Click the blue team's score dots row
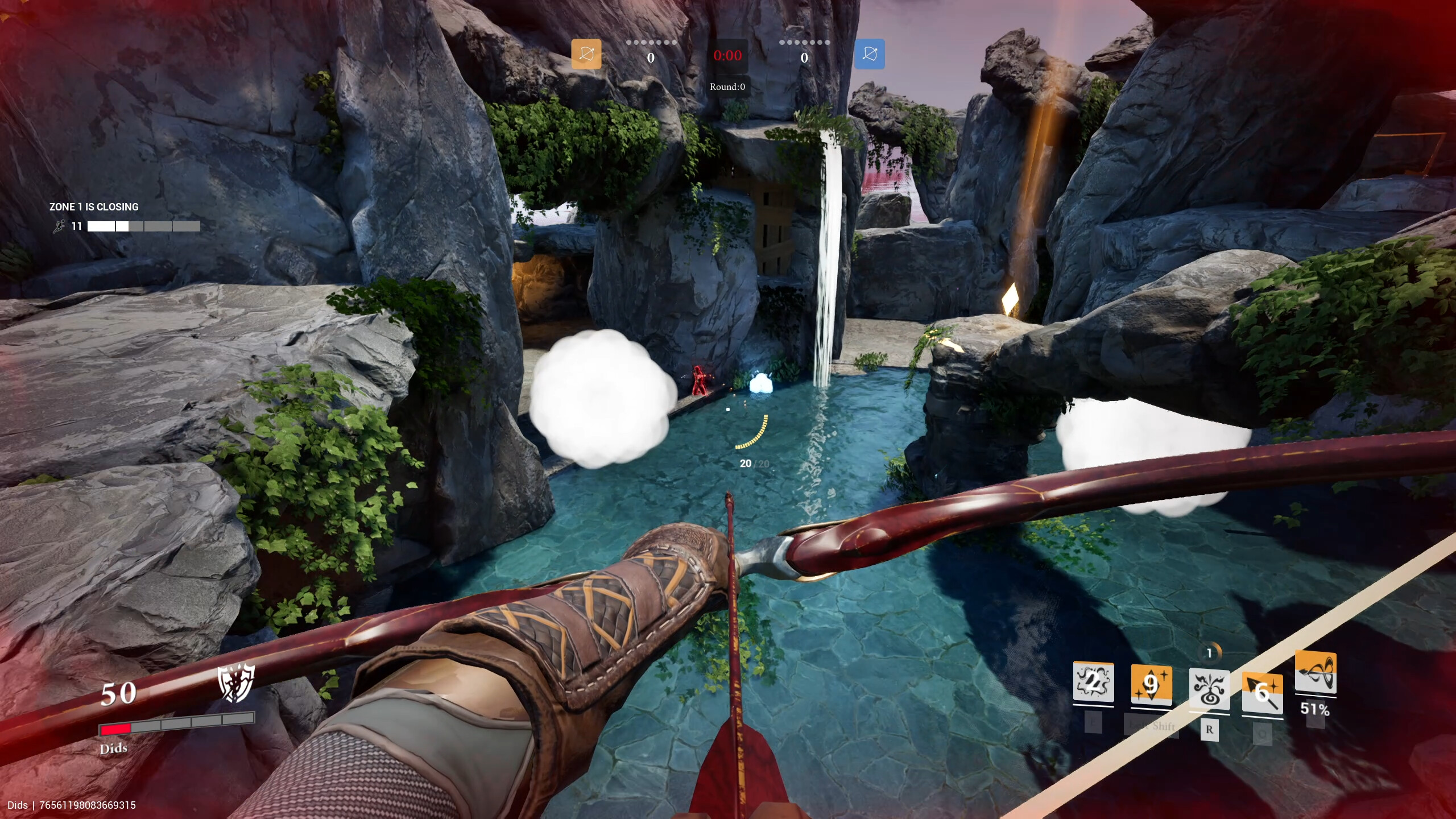The width and height of the screenshot is (1456, 819). click(805, 42)
